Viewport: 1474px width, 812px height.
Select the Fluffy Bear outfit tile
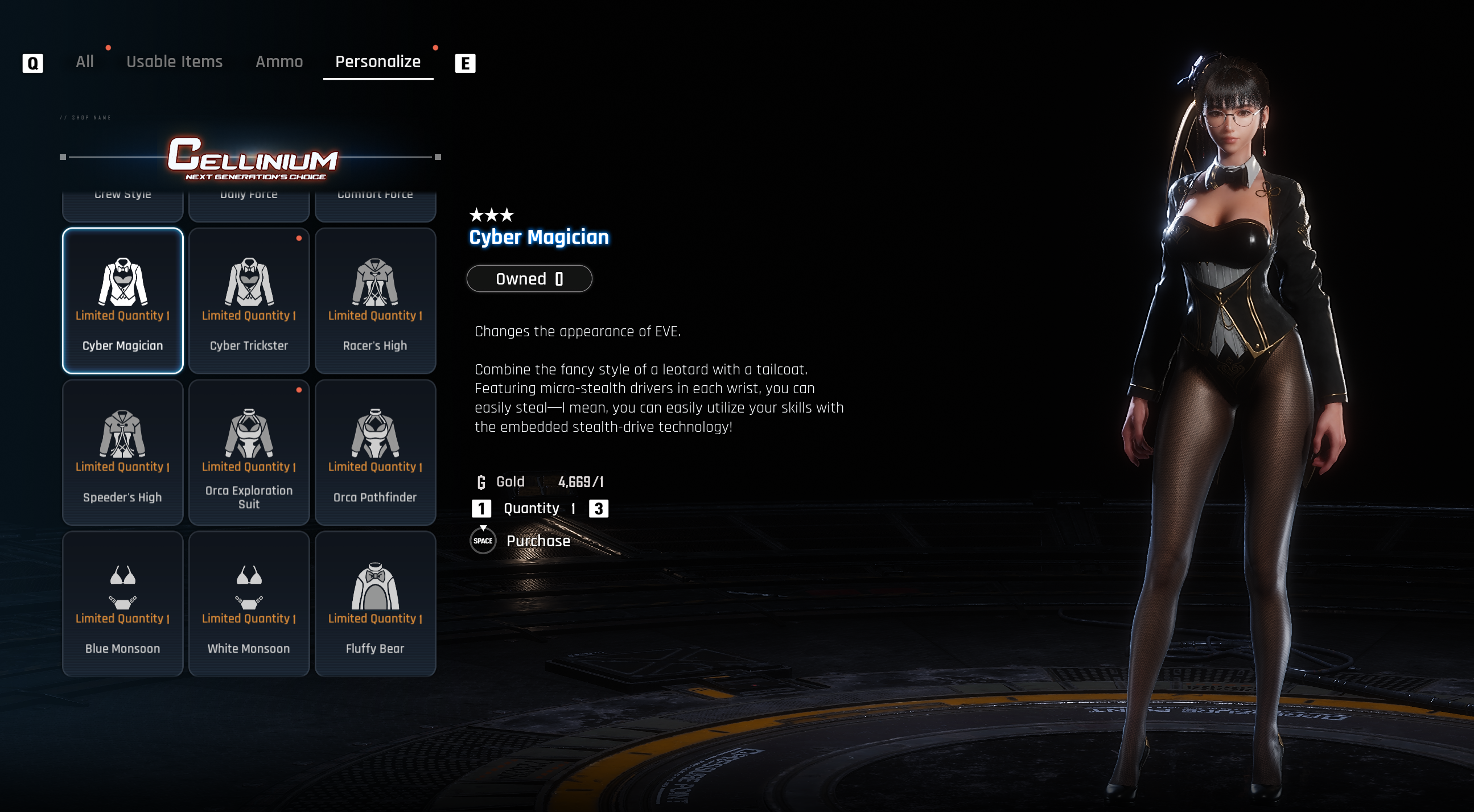[376, 604]
